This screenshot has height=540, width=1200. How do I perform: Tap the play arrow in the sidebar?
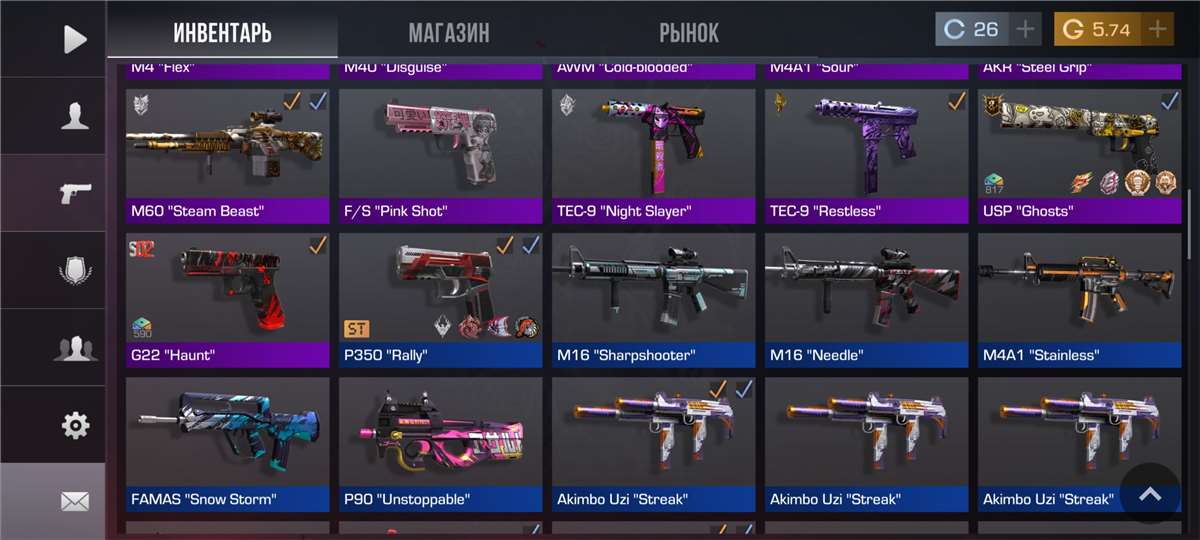click(74, 39)
